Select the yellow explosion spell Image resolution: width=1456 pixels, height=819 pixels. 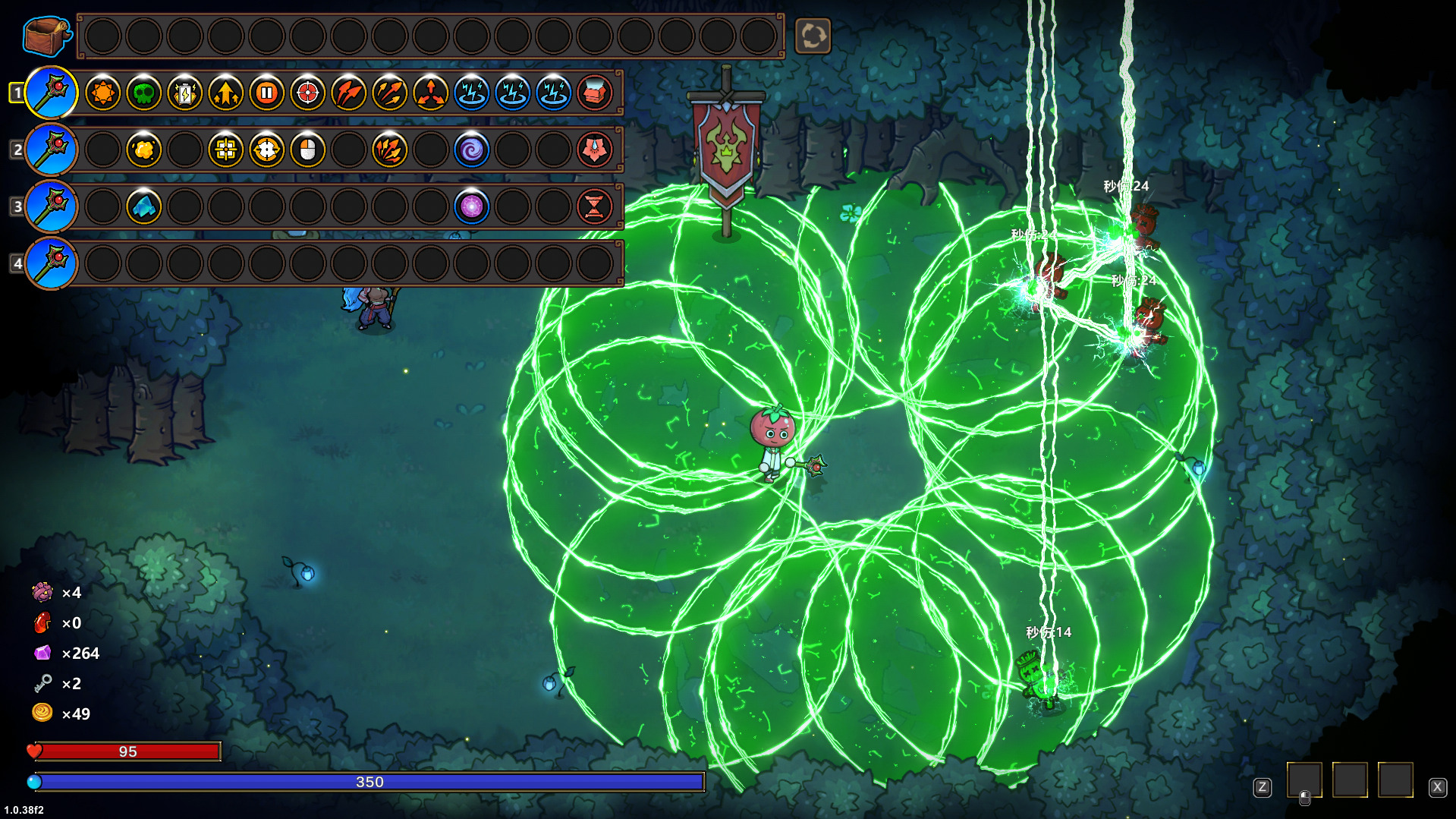coord(144,150)
